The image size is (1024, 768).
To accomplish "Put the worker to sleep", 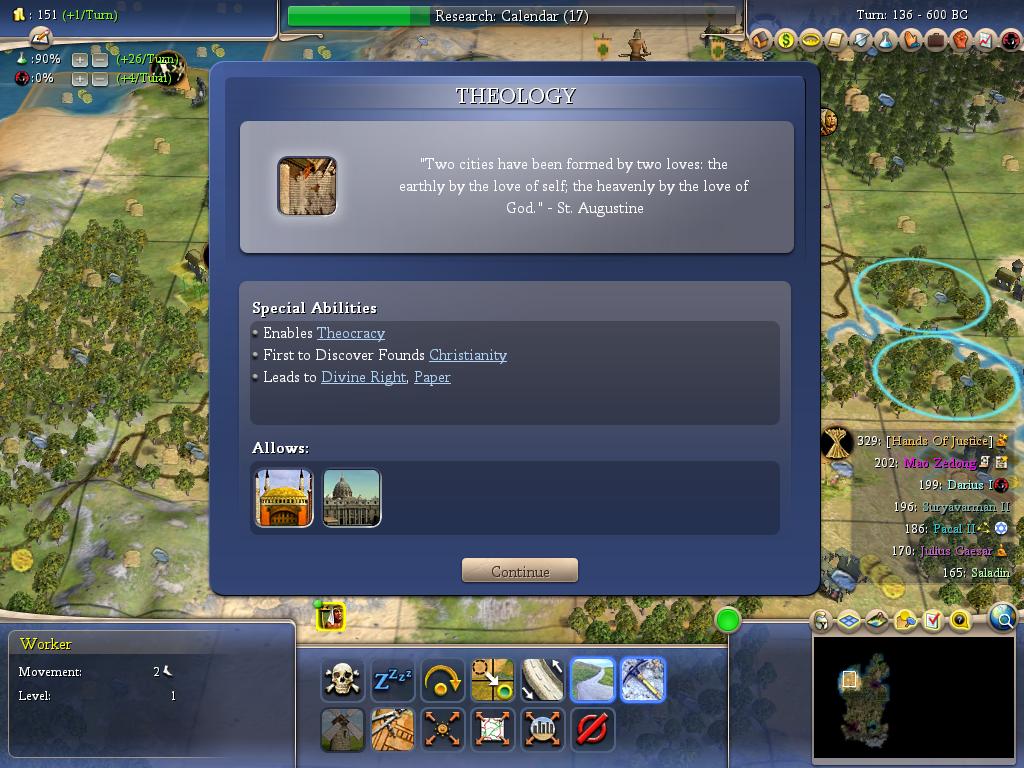I will [x=392, y=680].
